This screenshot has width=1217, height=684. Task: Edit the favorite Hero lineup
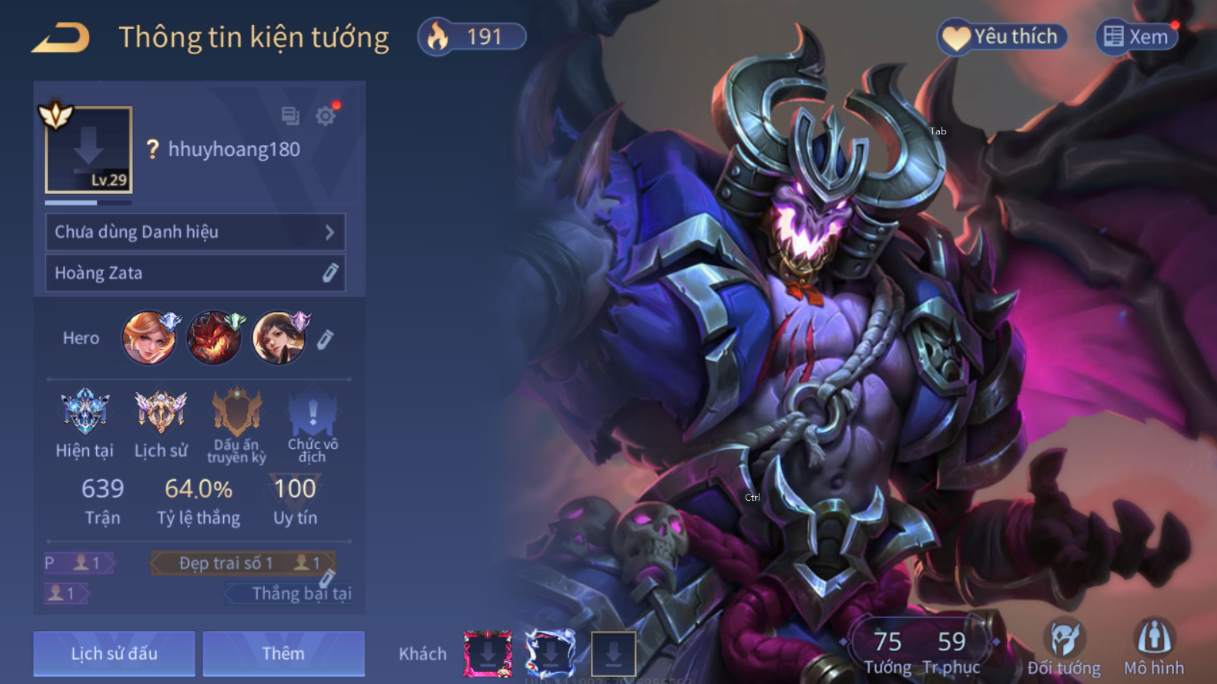pos(325,340)
